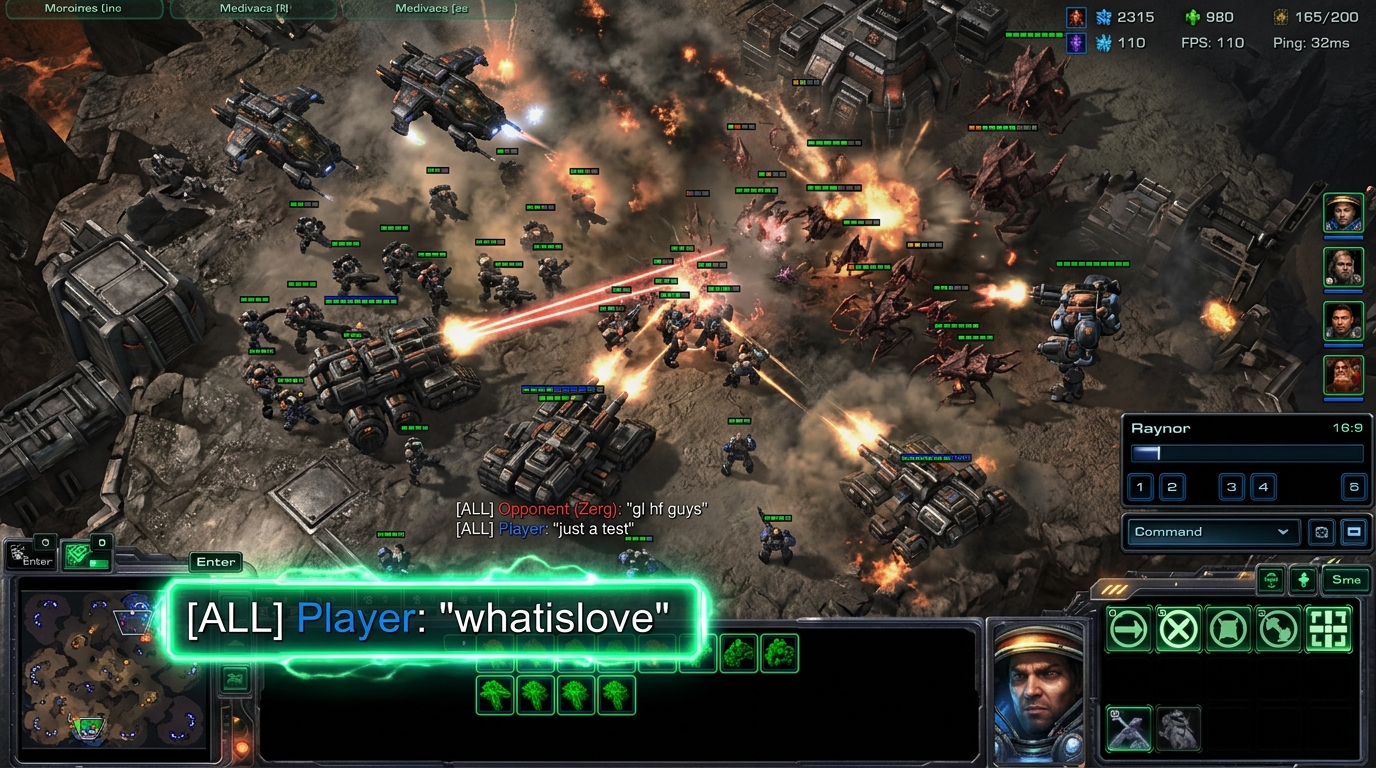
Task: Activate the Hold Position command
Action: point(1228,629)
